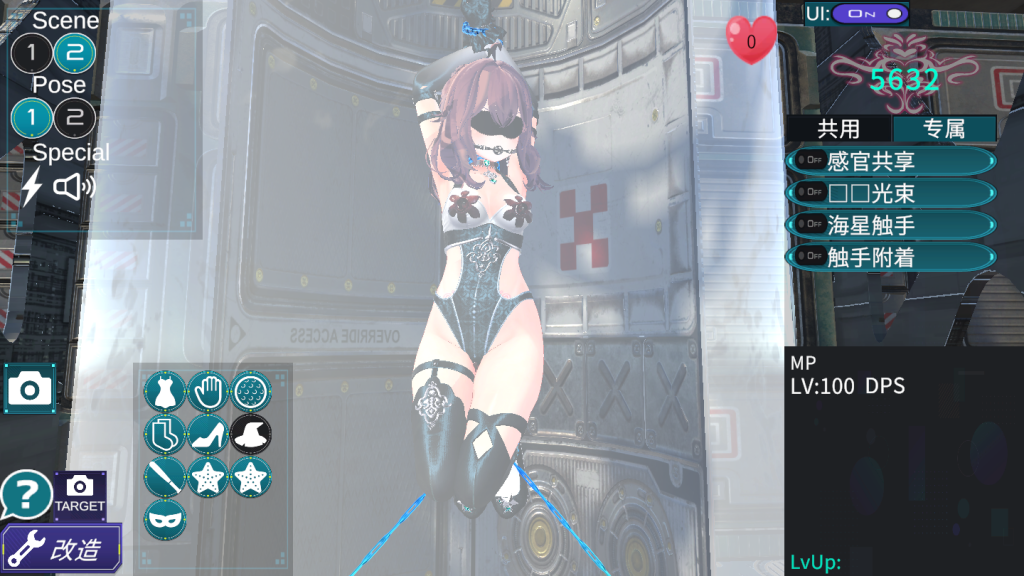Screen dimensions: 1024x576
Task: Choose Pose 1
Action: click(x=31, y=119)
